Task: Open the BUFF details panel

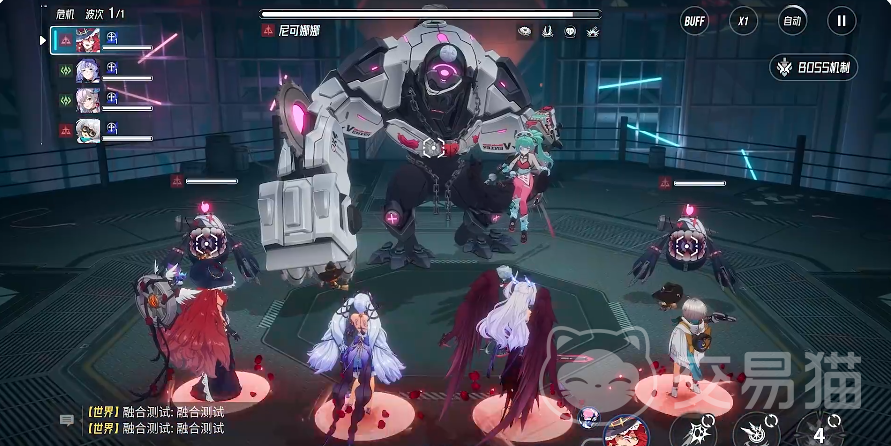Action: click(694, 19)
